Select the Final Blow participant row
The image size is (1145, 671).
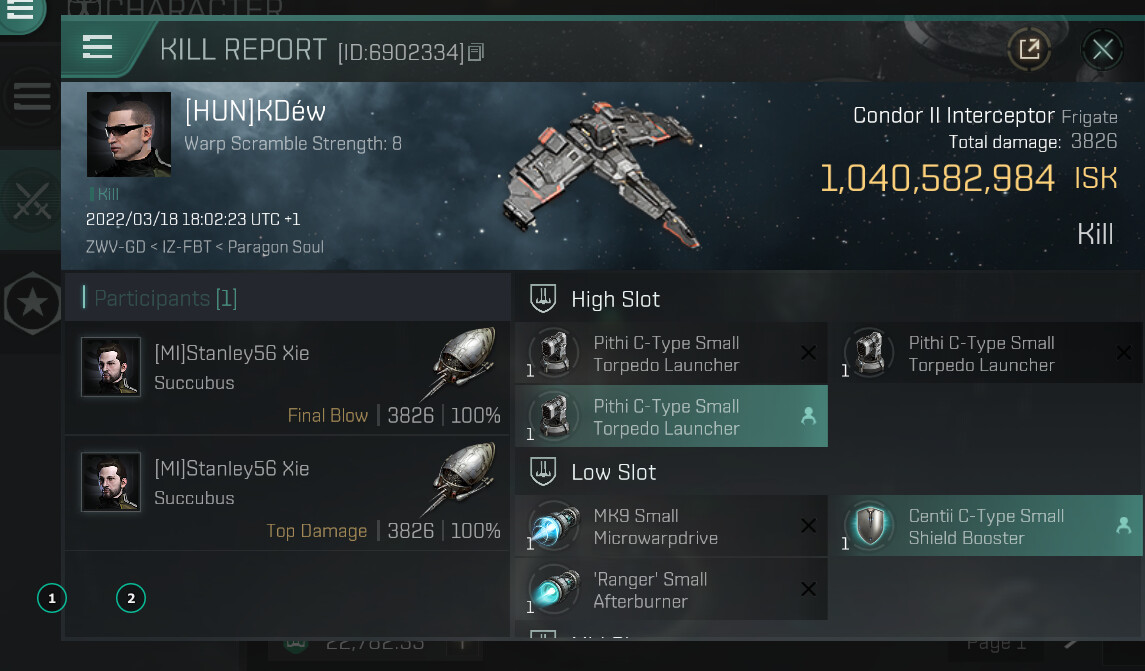(x=288, y=378)
